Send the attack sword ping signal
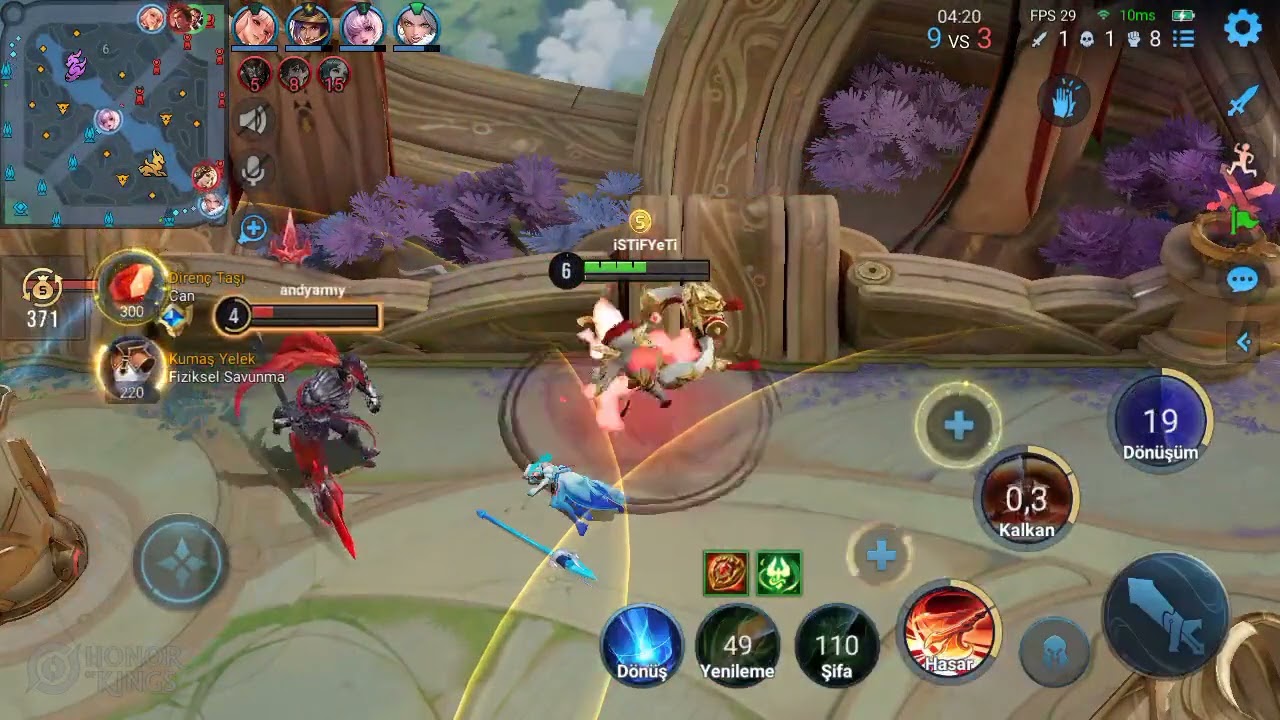Screen dimensions: 1280x720 click(1242, 100)
